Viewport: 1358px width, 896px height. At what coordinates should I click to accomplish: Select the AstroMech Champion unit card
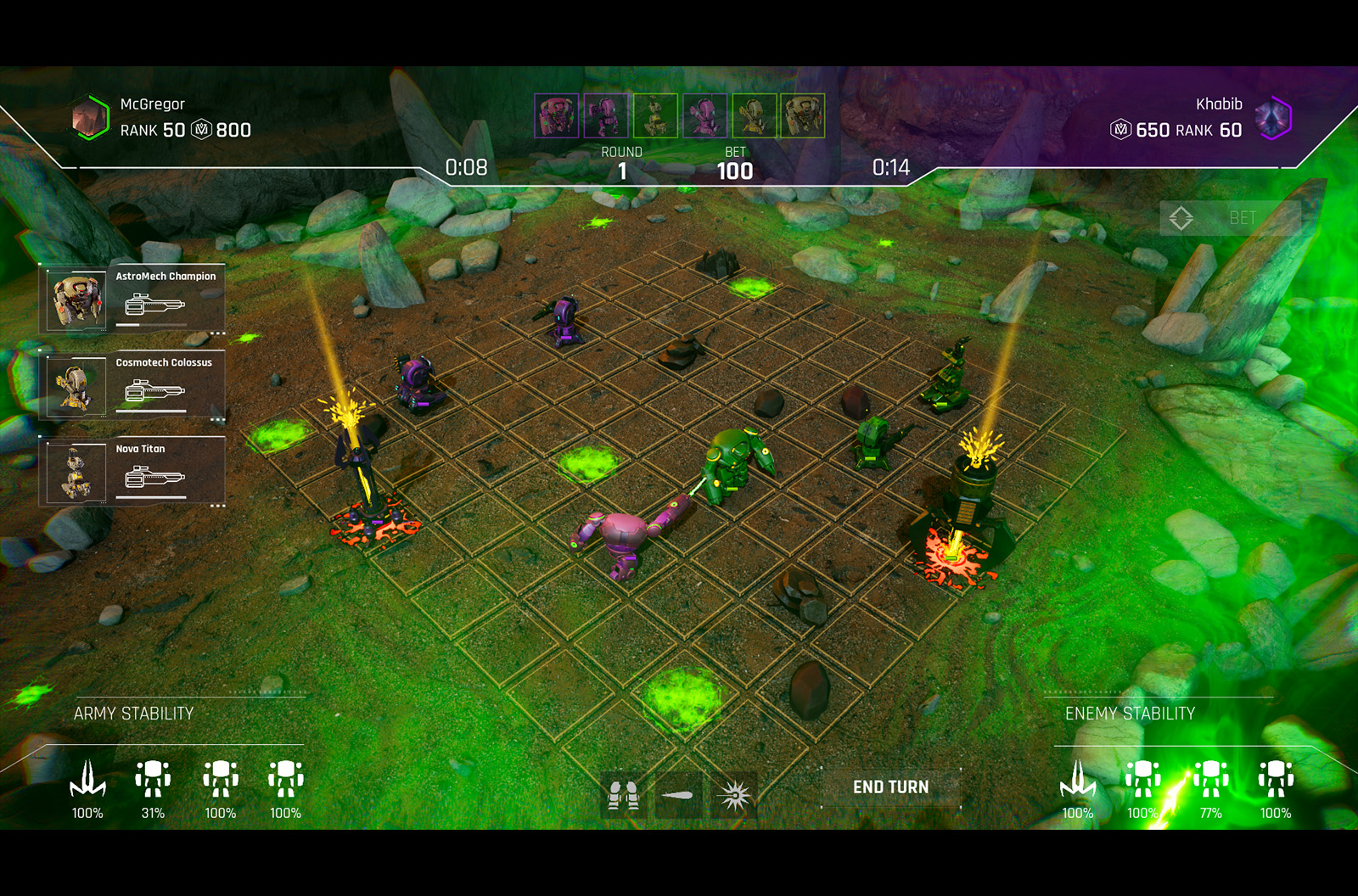[133, 300]
